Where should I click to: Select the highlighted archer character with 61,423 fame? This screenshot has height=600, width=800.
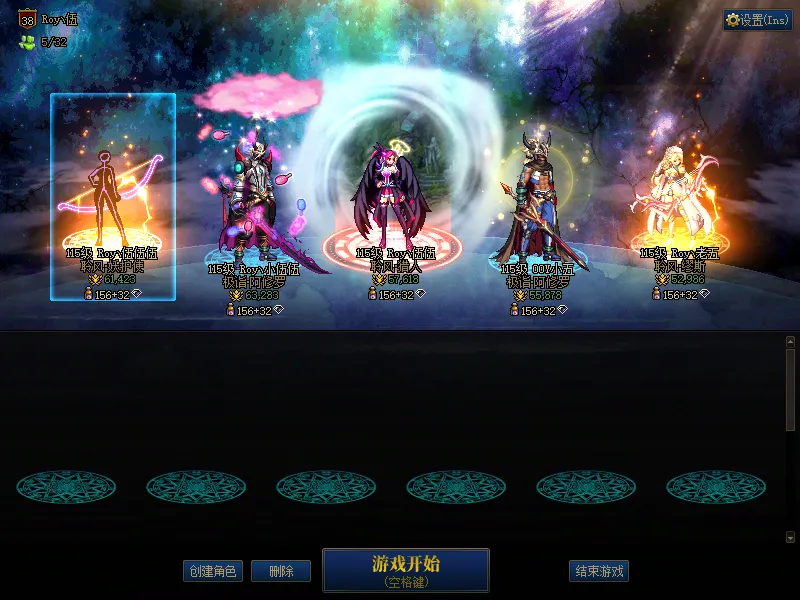point(112,197)
